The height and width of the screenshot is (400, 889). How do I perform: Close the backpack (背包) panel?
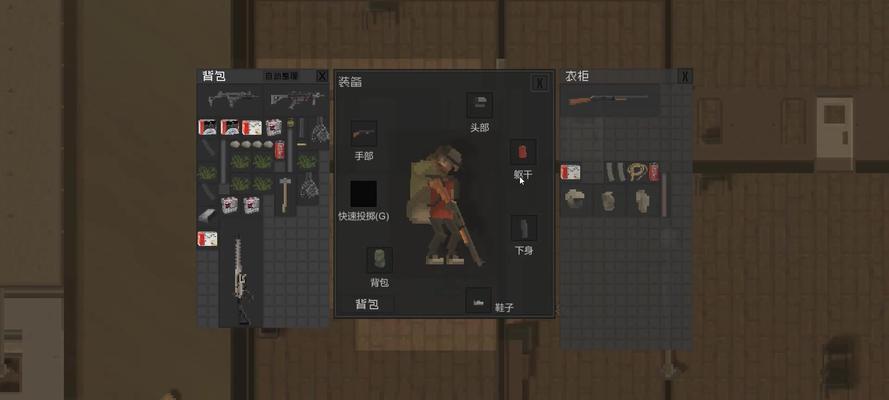321,76
